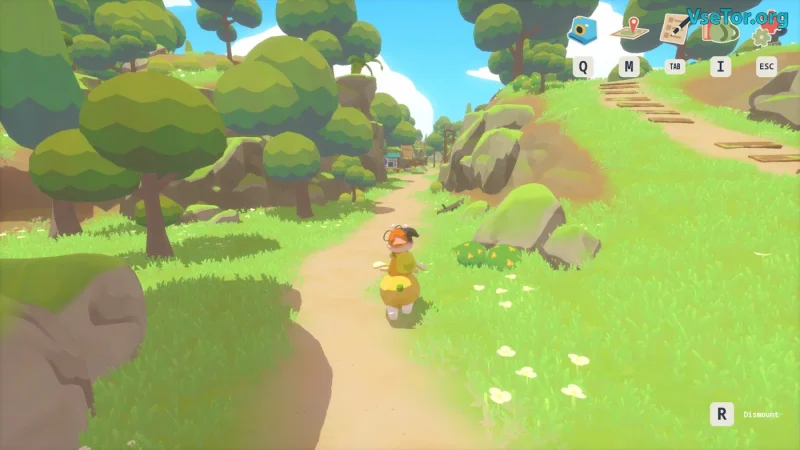Image resolution: width=800 pixels, height=450 pixels.
Task: Open the gear settings menu
Action: (x=764, y=36)
